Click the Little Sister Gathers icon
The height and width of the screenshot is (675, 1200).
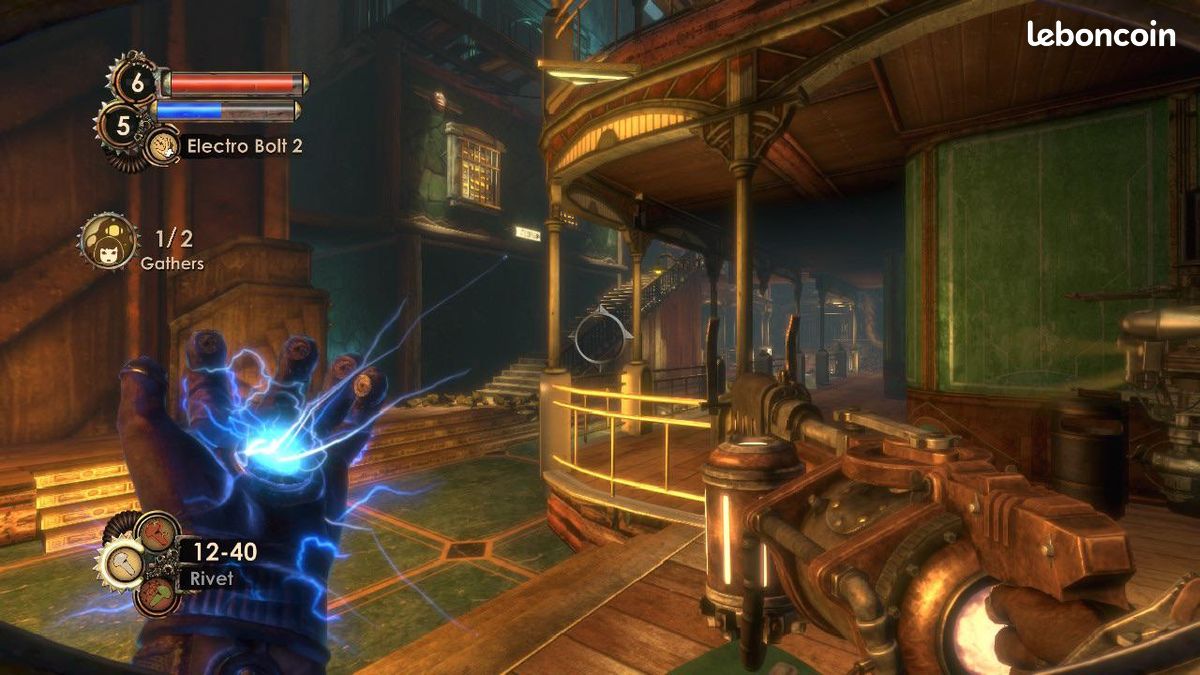point(107,241)
